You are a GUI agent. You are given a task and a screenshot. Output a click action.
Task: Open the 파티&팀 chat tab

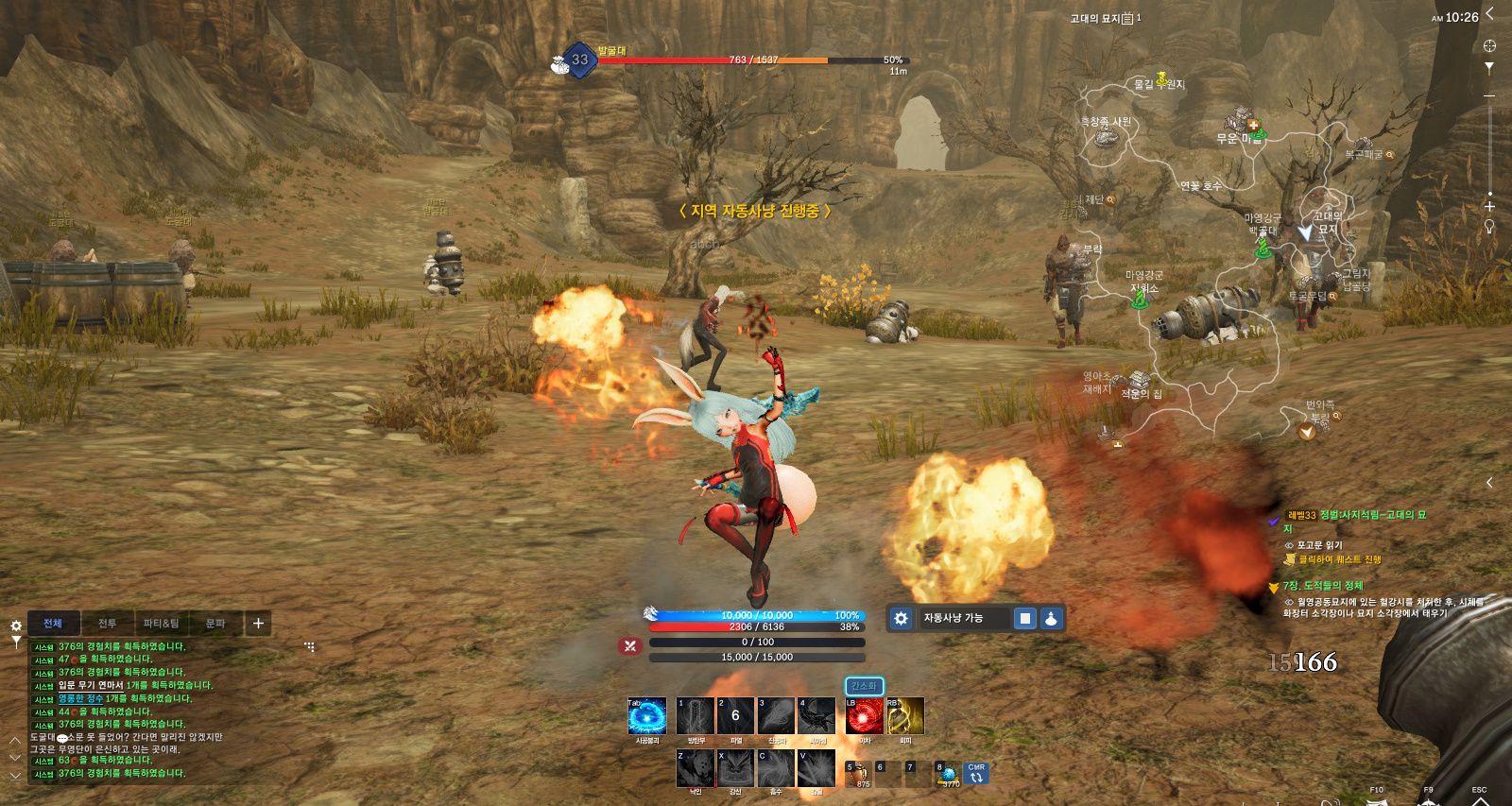(x=161, y=624)
